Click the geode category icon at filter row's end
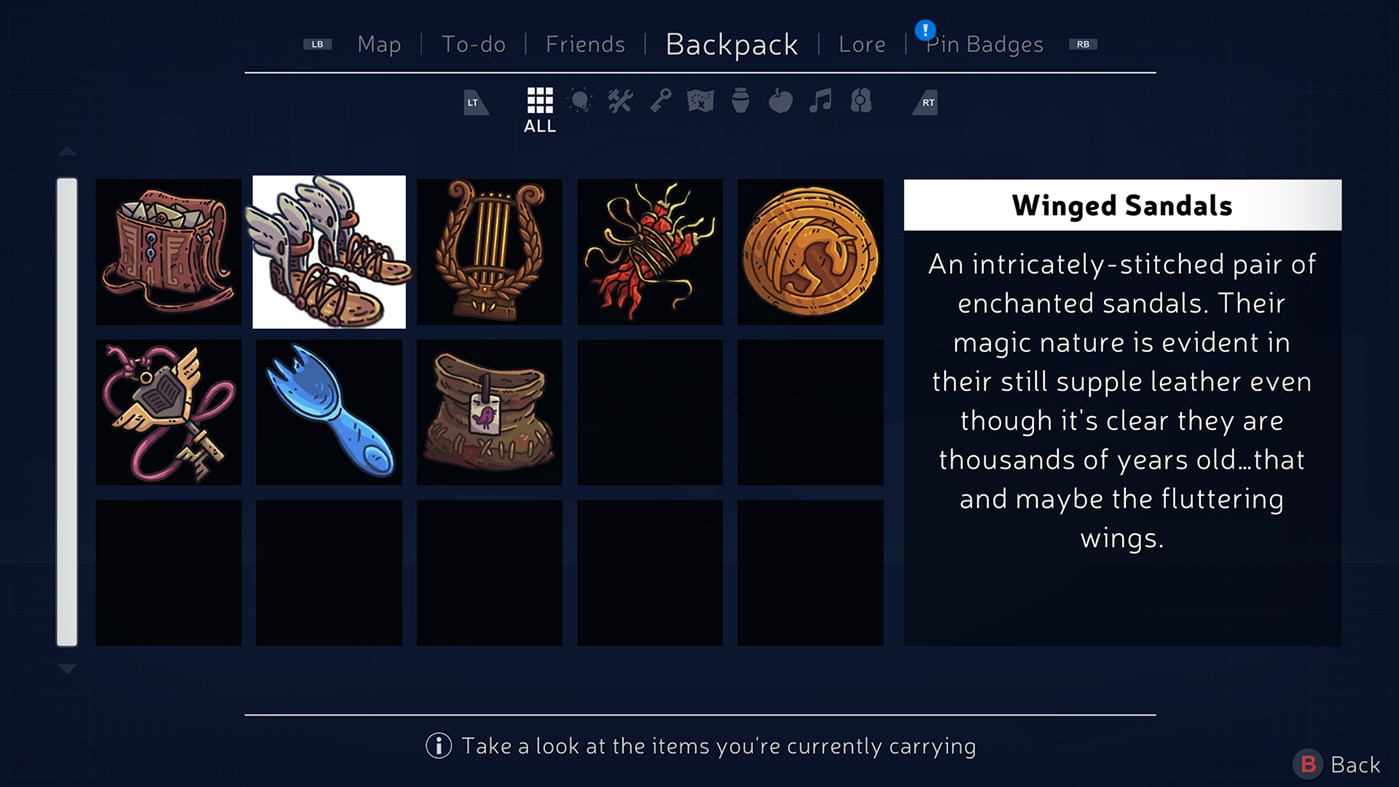Image resolution: width=1399 pixels, height=787 pixels. 860,100
